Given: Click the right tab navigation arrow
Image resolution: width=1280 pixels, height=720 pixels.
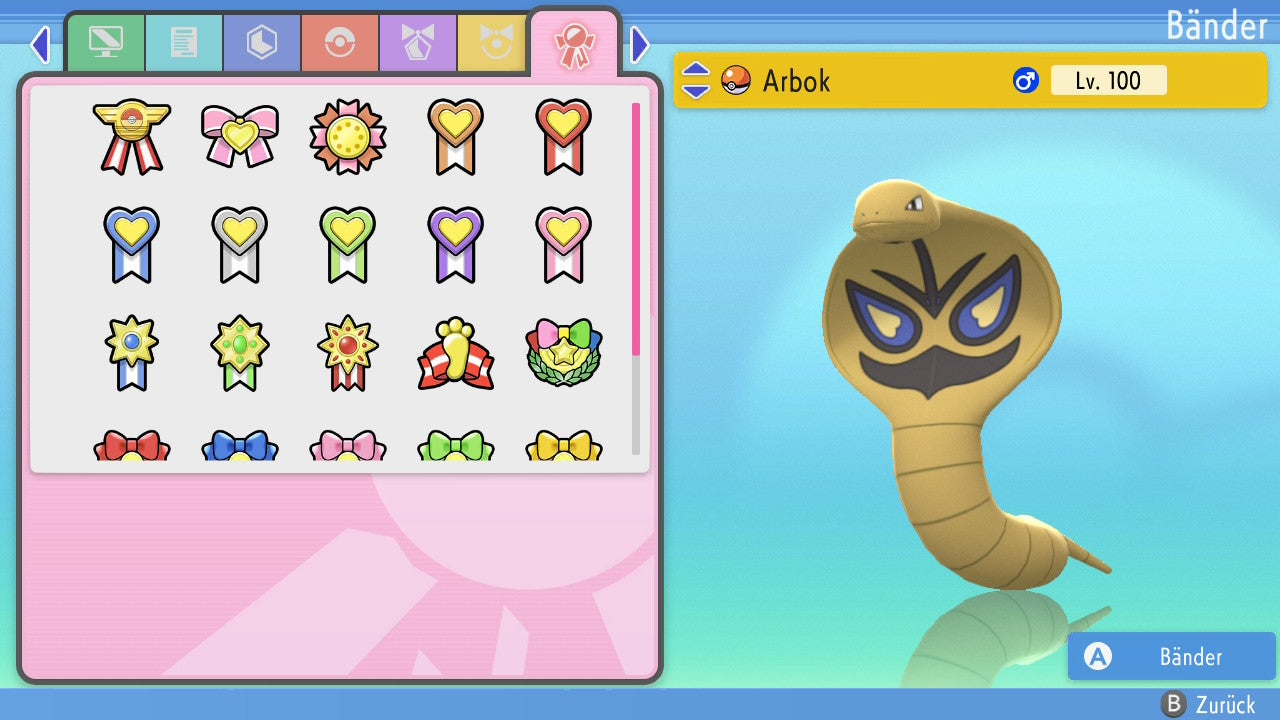Looking at the screenshot, I should coord(640,44).
